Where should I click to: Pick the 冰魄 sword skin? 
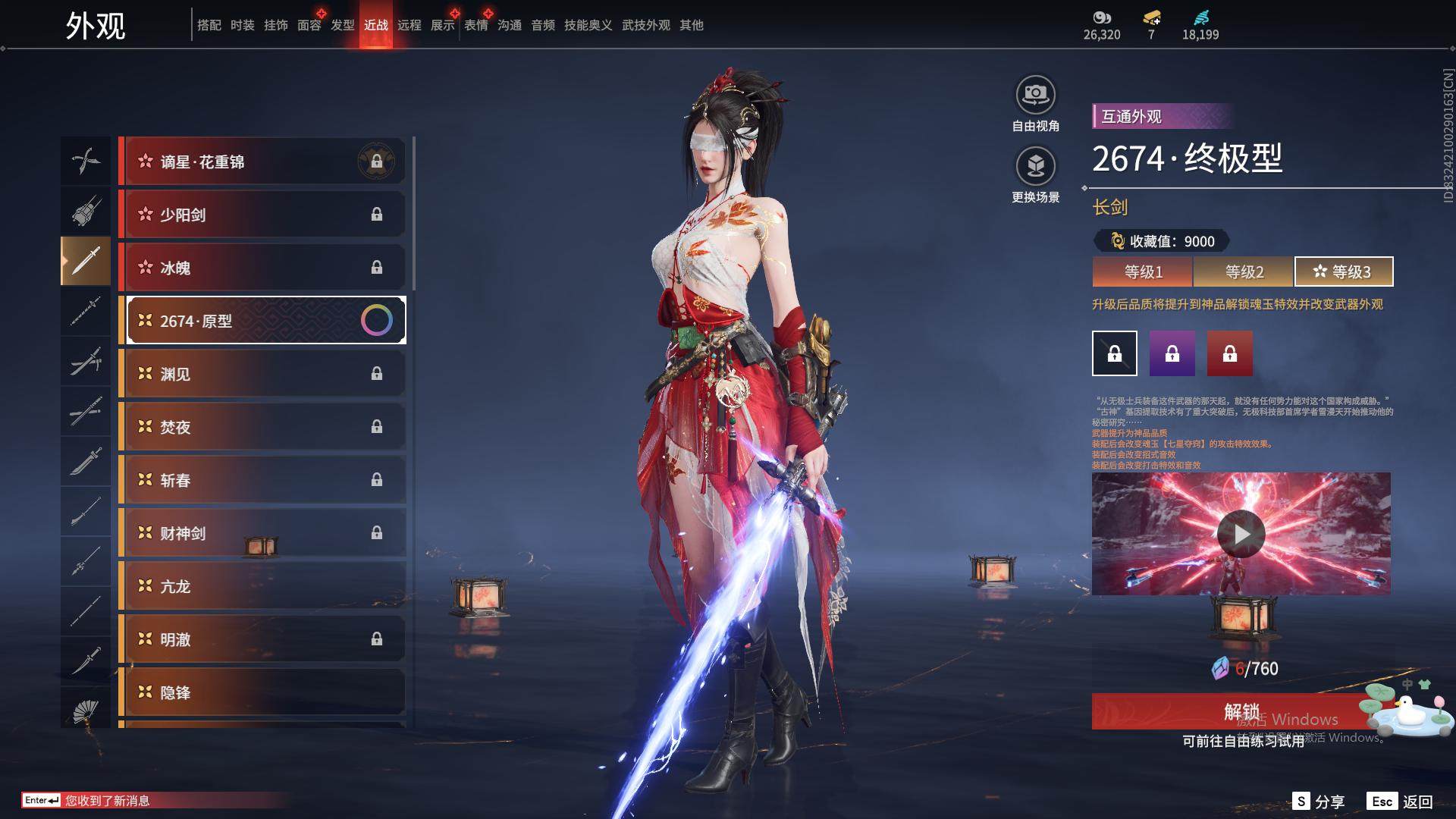click(x=262, y=268)
